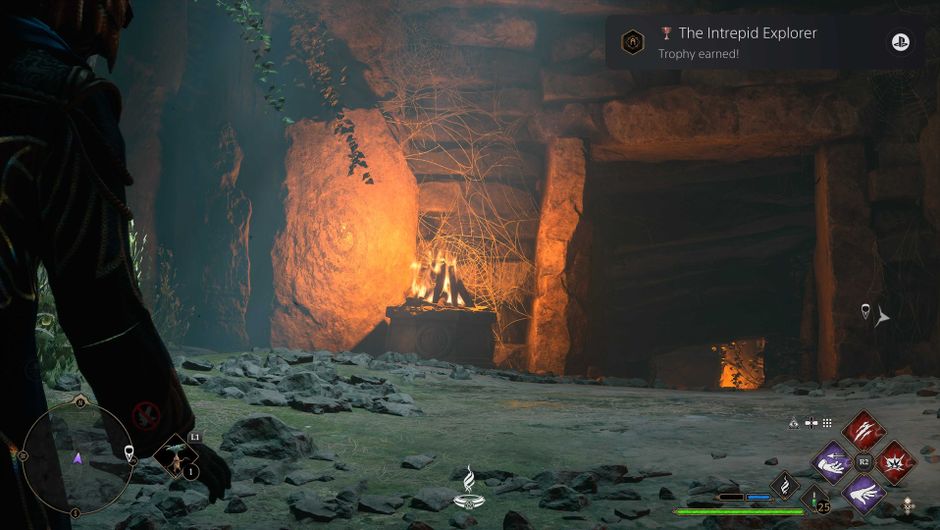Cast the red claw-slash spell at top
The image size is (940, 530).
click(x=863, y=430)
